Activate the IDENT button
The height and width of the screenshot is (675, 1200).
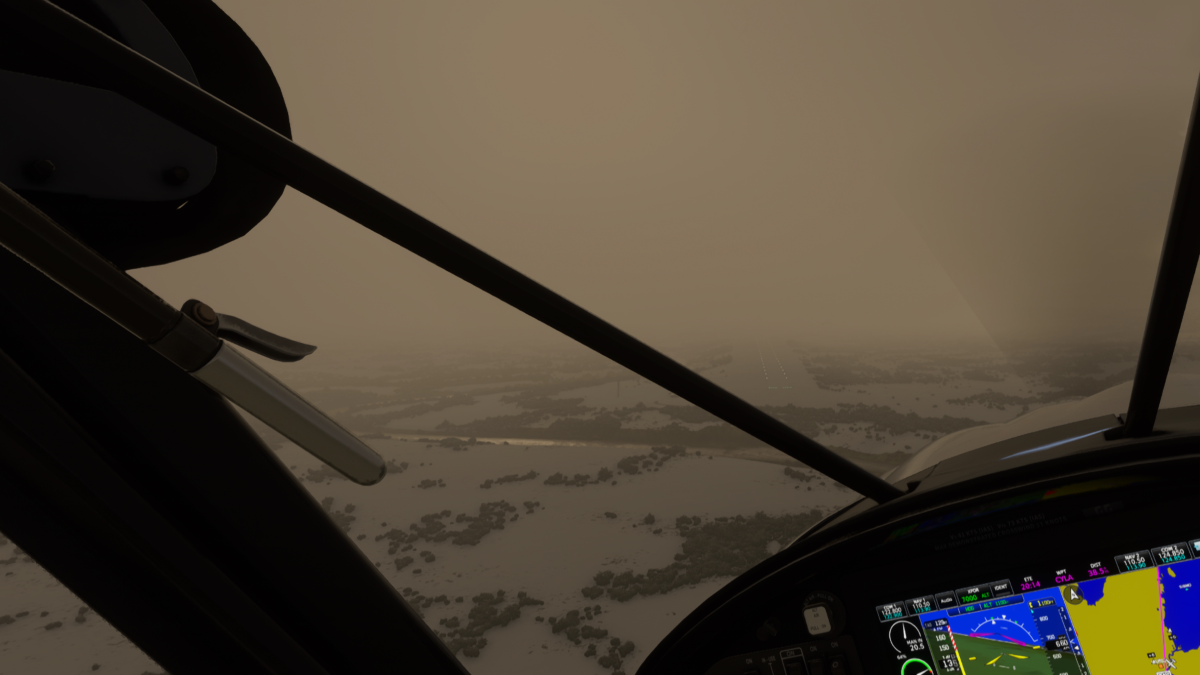point(1000,589)
